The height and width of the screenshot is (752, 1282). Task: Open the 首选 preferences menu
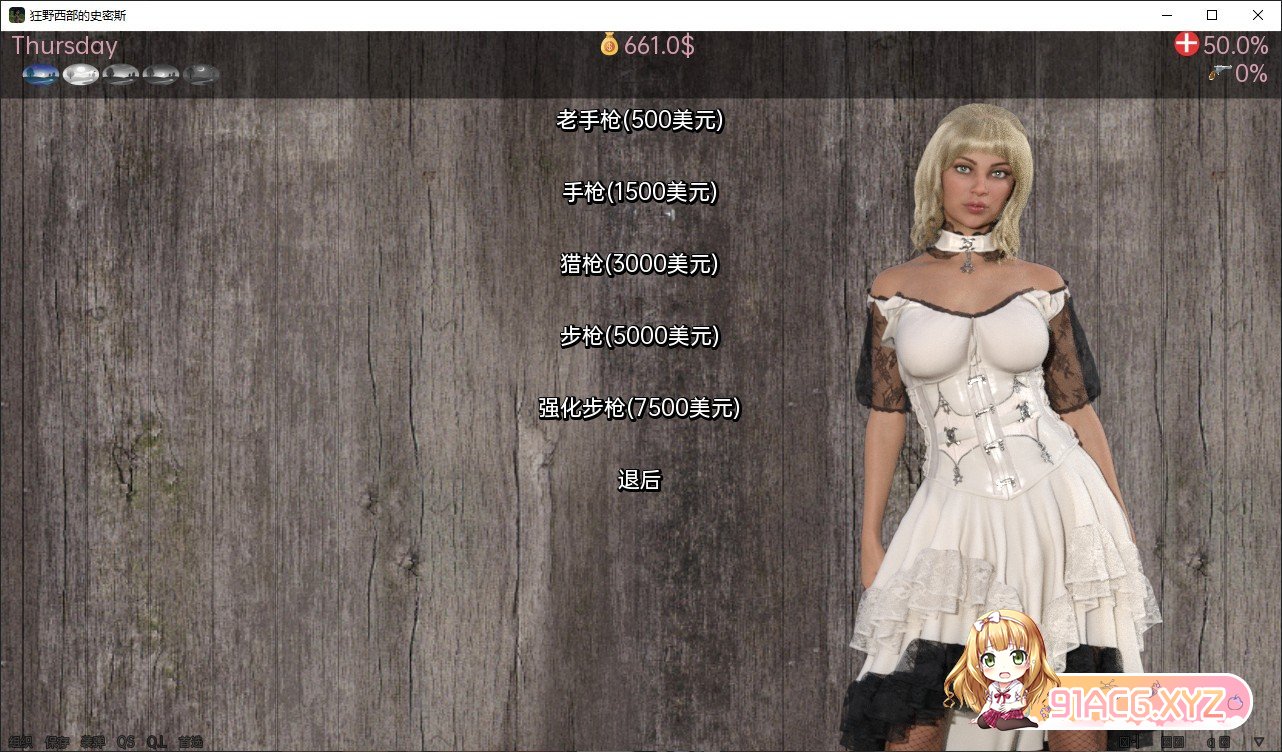190,742
